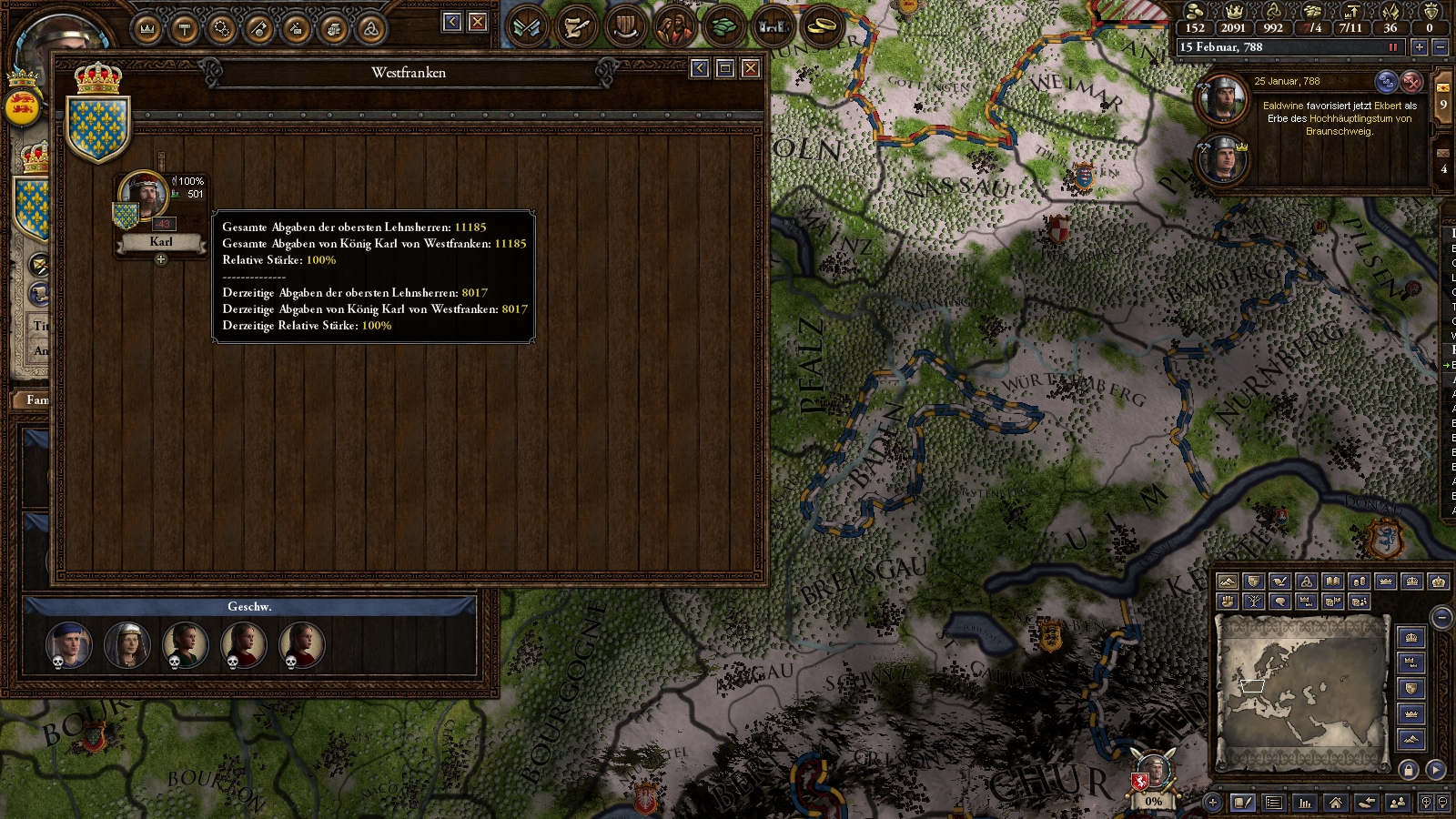
Task: Toggle pause on the date bar
Action: 1392,47
